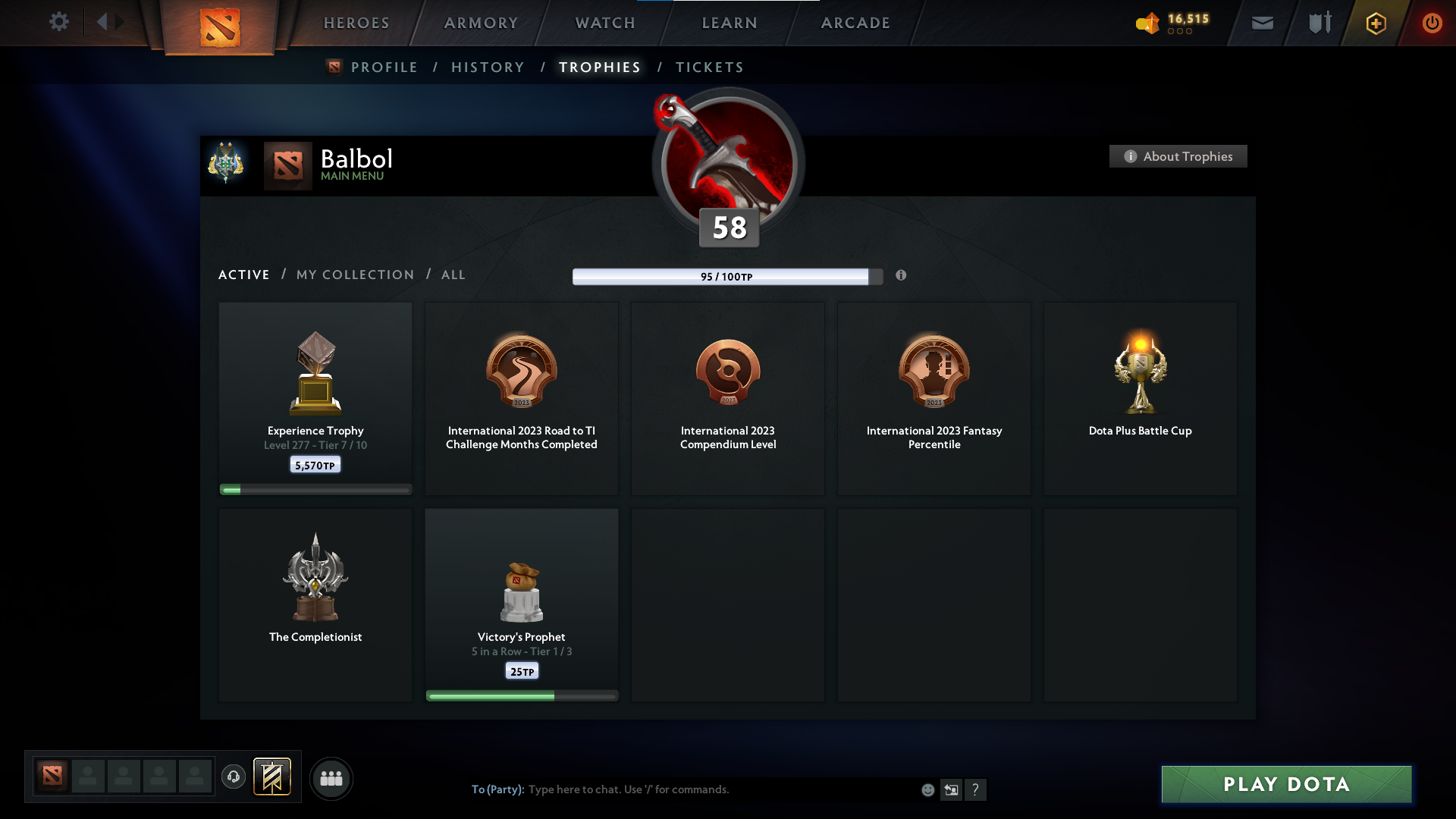1456x819 pixels.
Task: Toggle the party voice chat headset icon
Action: point(234,777)
